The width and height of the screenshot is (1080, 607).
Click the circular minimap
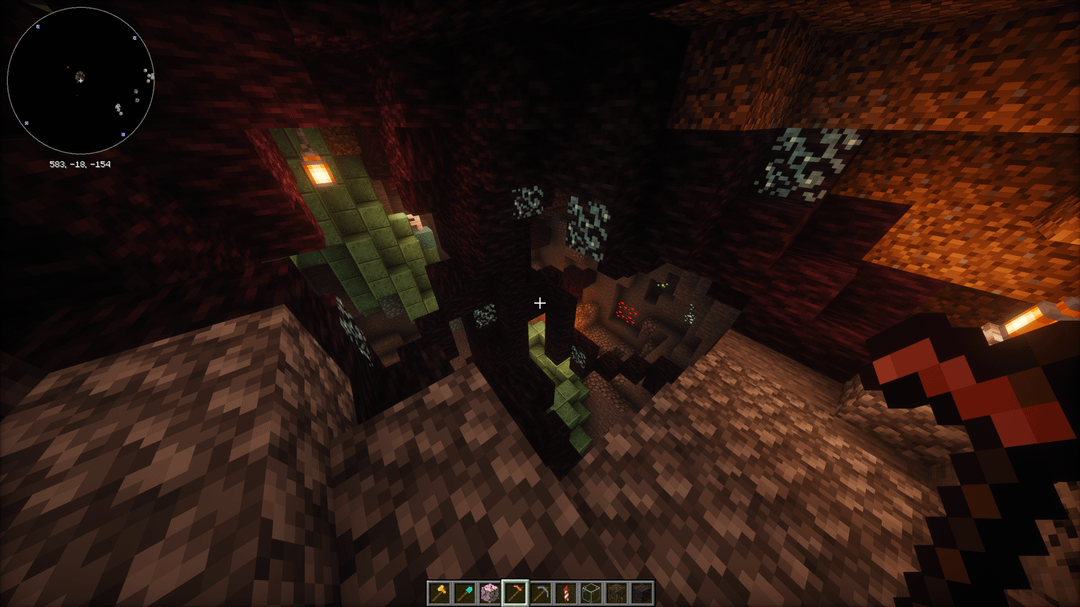pyautogui.click(x=80, y=81)
